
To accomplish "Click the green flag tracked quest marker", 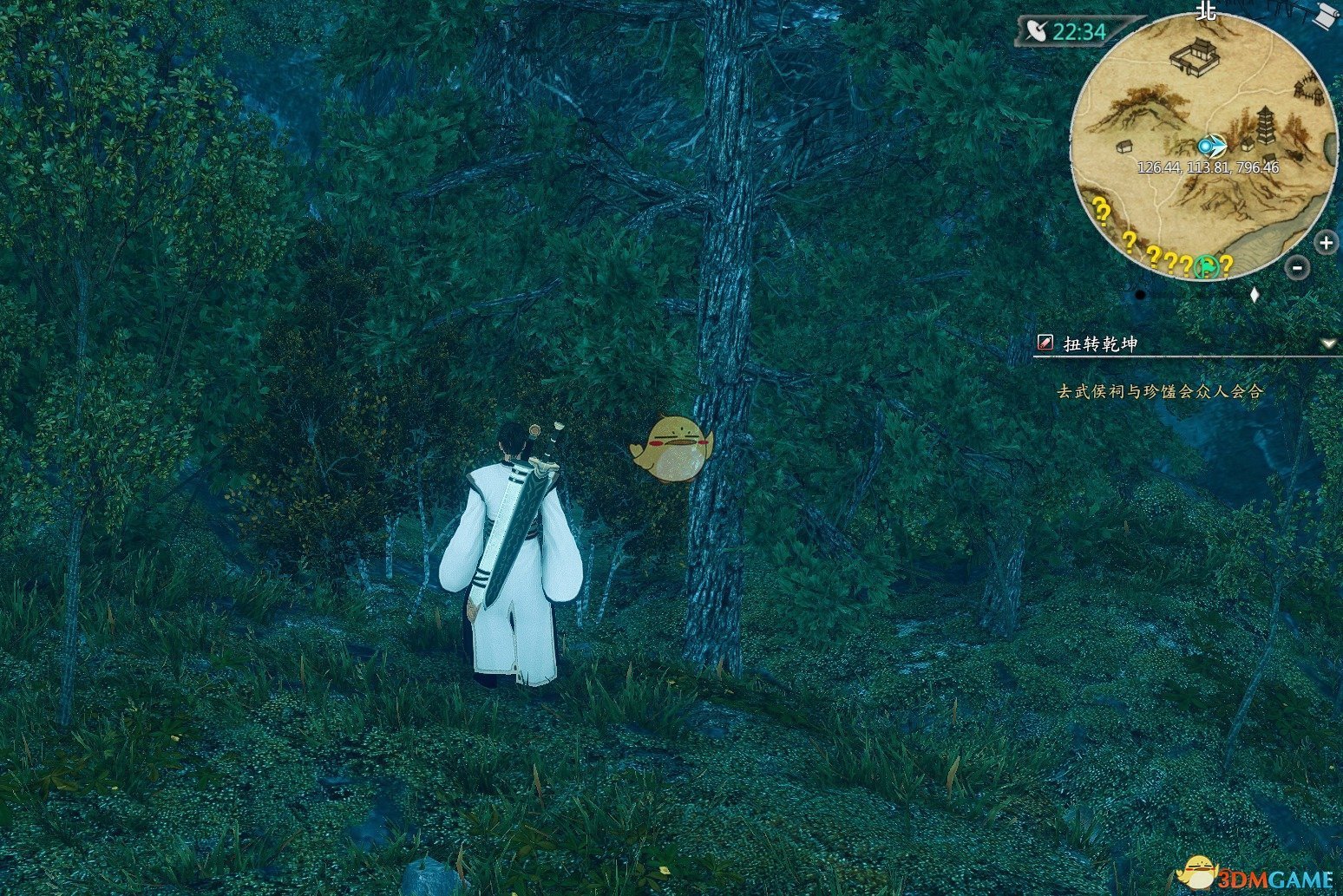I will point(1206,265).
